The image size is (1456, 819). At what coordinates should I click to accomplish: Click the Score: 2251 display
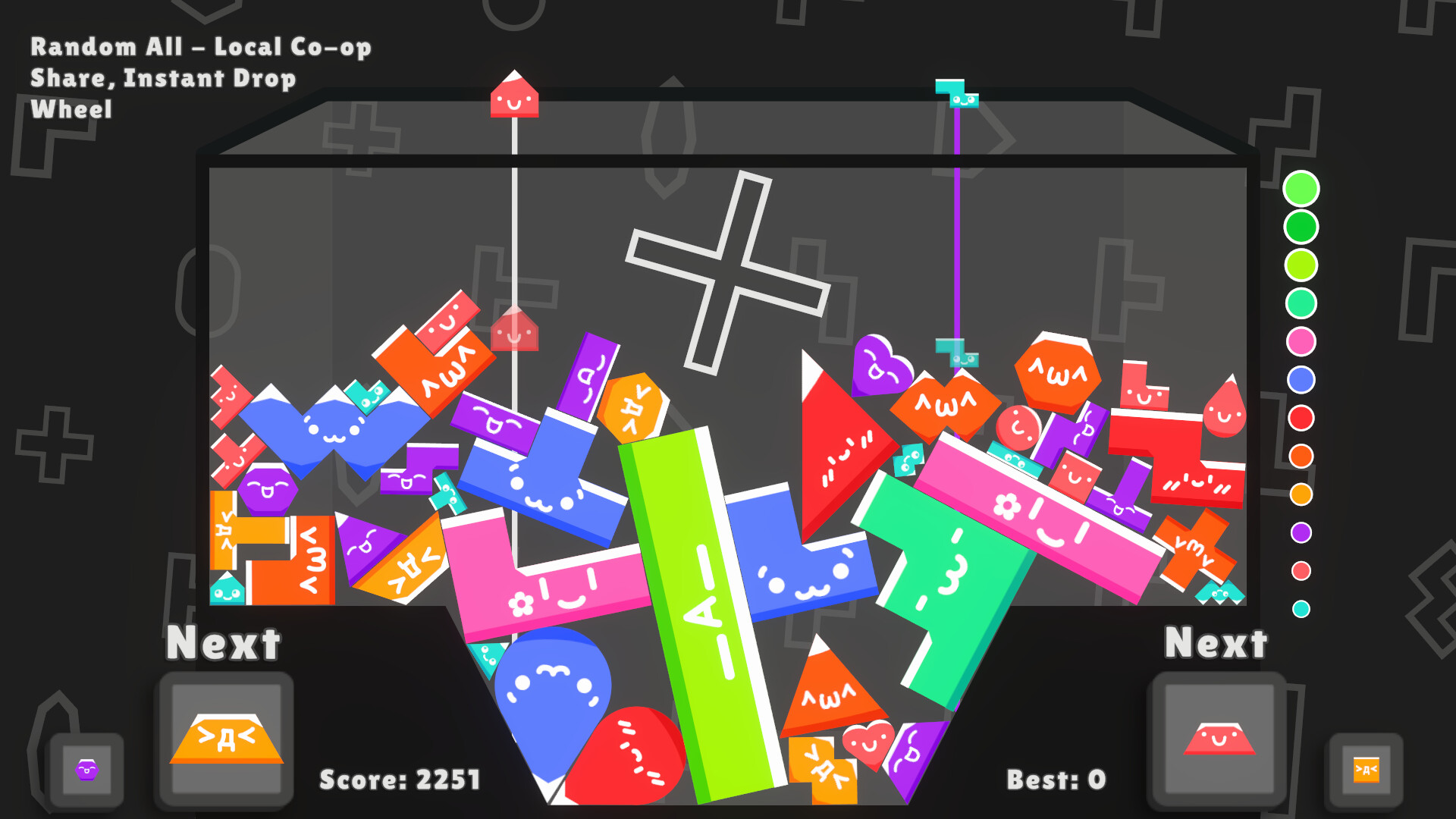[400, 777]
